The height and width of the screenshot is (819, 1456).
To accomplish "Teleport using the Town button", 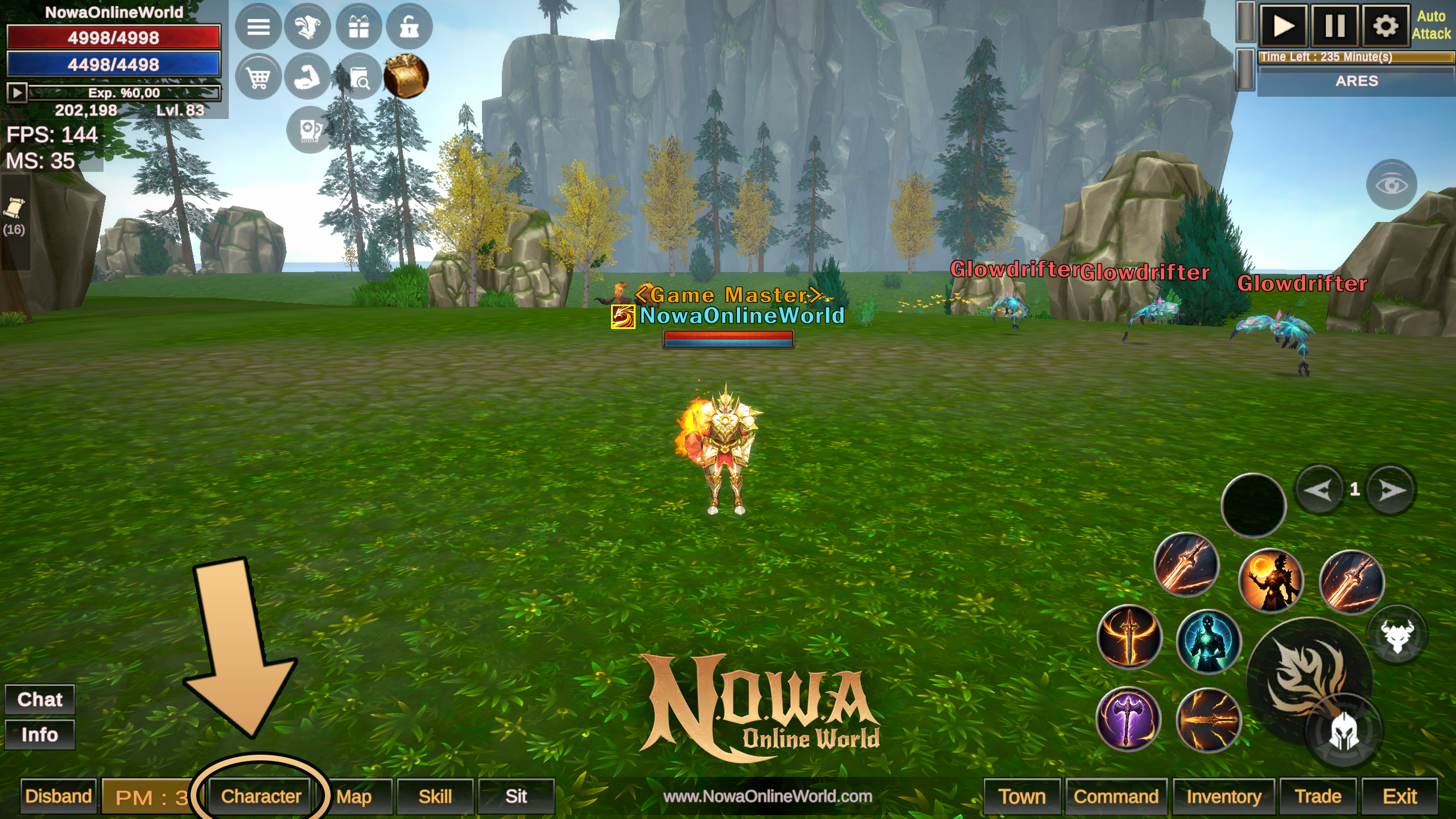I will (x=1022, y=796).
